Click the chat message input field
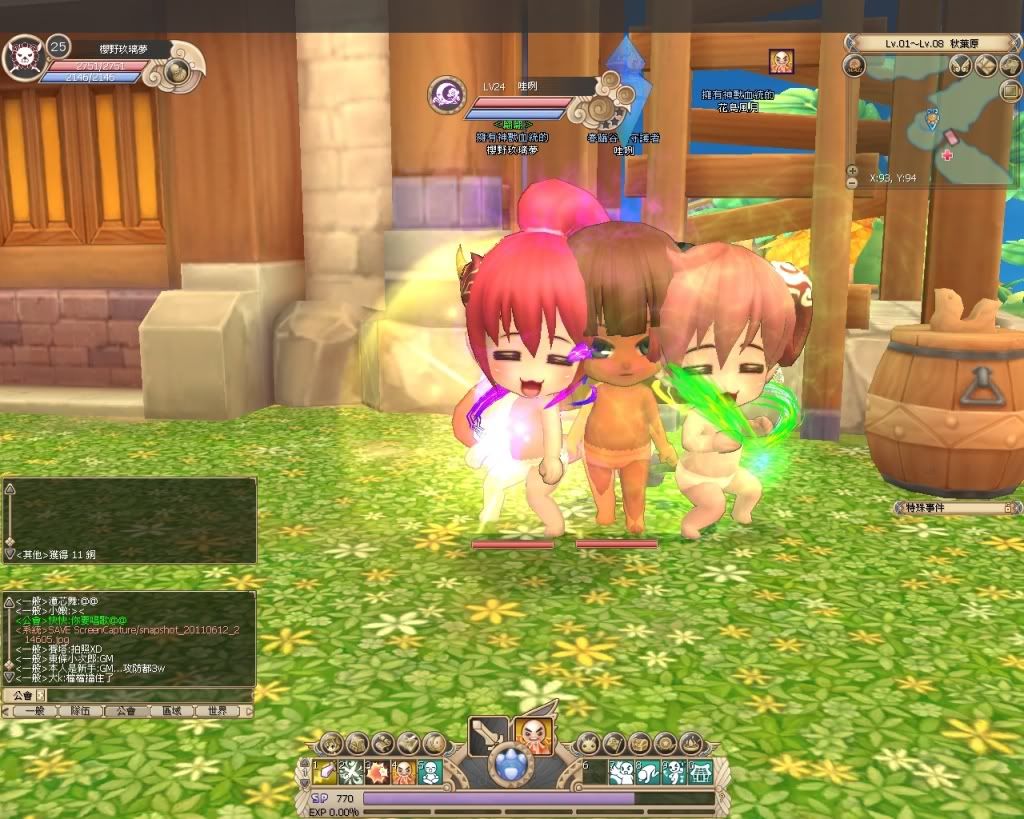 [x=140, y=695]
